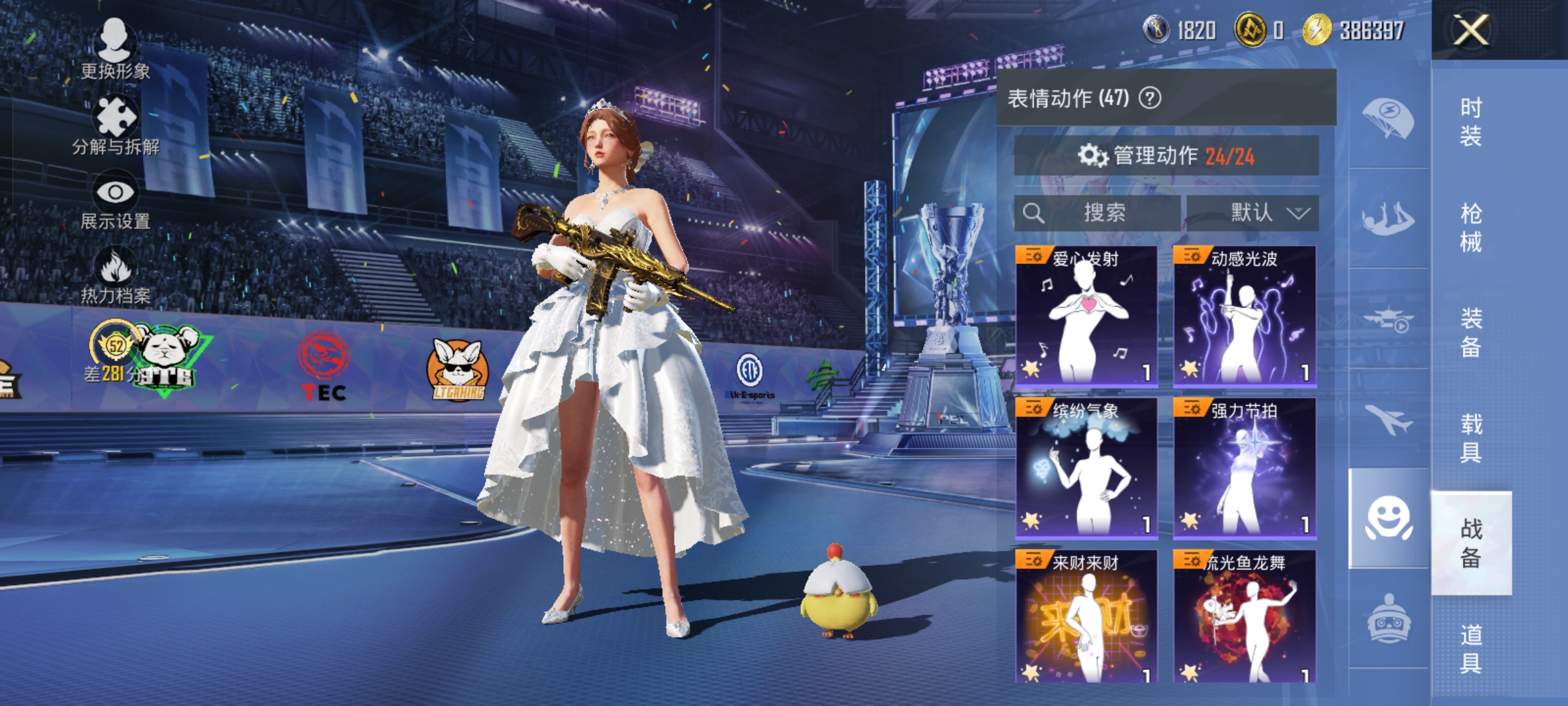
Task: Switch to the 载具 vehicles tab
Action: pyautogui.click(x=1471, y=438)
